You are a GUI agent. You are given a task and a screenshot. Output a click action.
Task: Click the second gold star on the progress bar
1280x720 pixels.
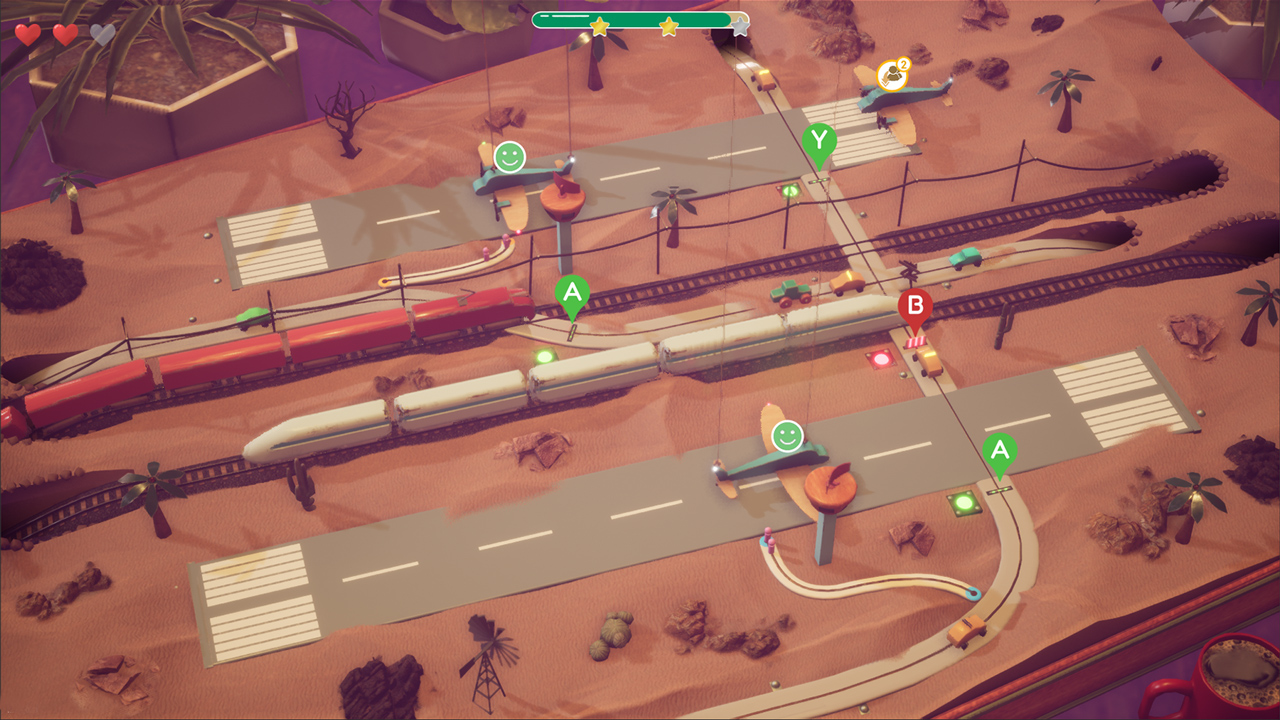point(667,27)
